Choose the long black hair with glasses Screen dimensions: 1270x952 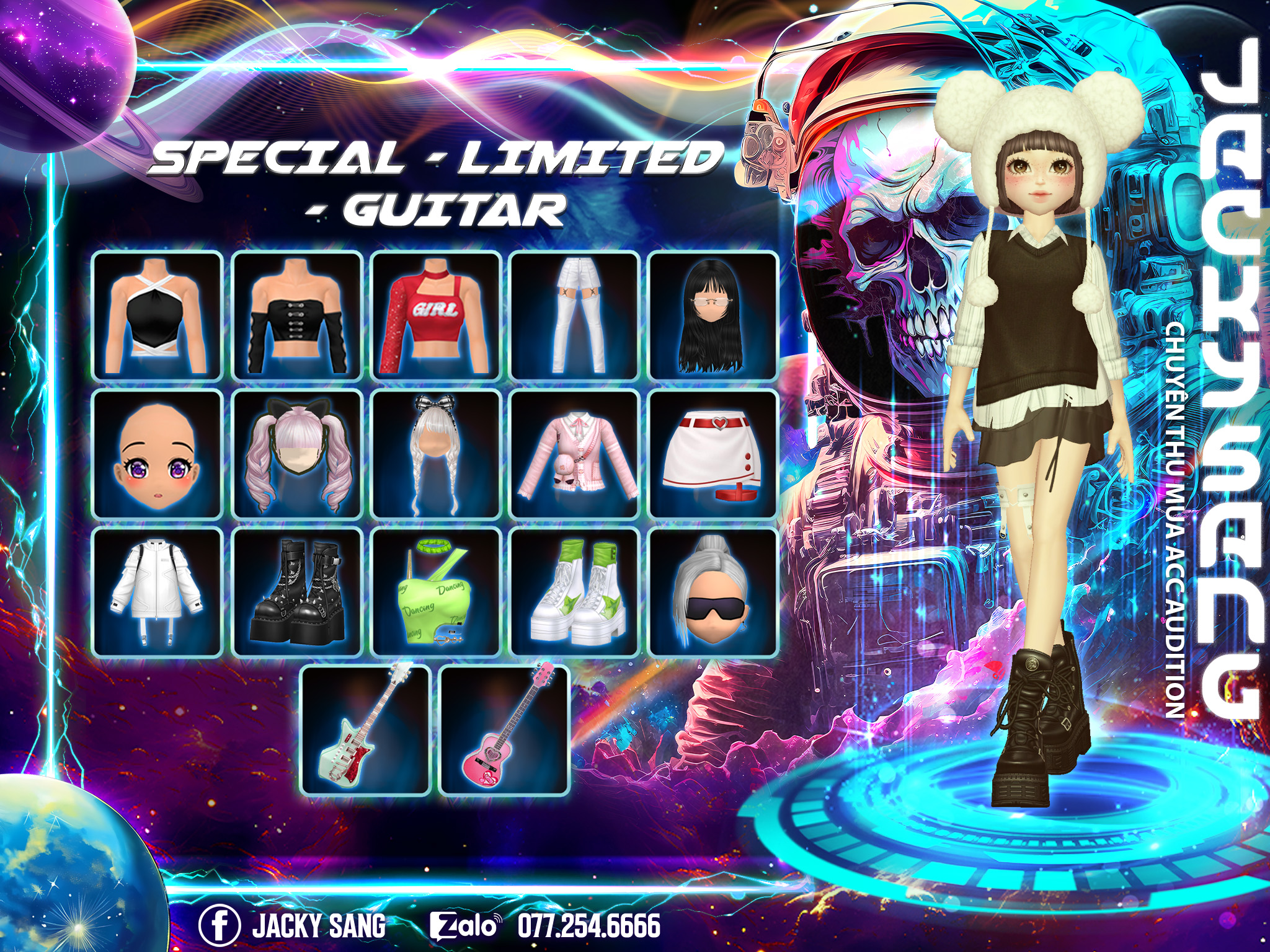pyautogui.click(x=713, y=316)
